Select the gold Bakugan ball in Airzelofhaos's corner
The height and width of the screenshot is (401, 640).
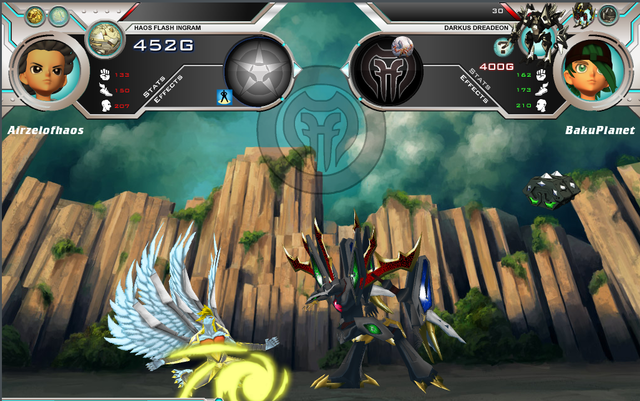coord(34,15)
